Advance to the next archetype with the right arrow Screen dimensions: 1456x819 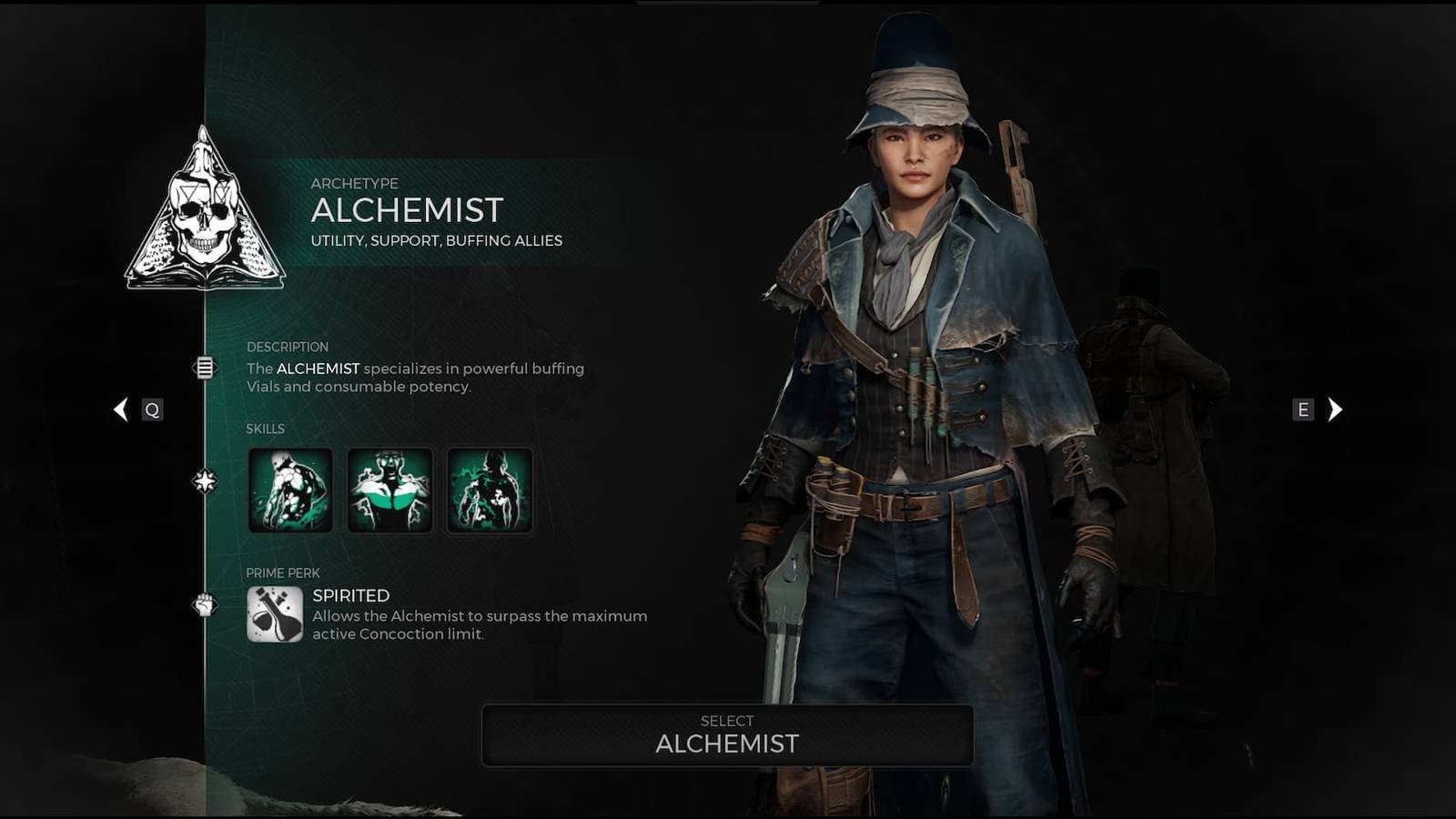(1335, 409)
